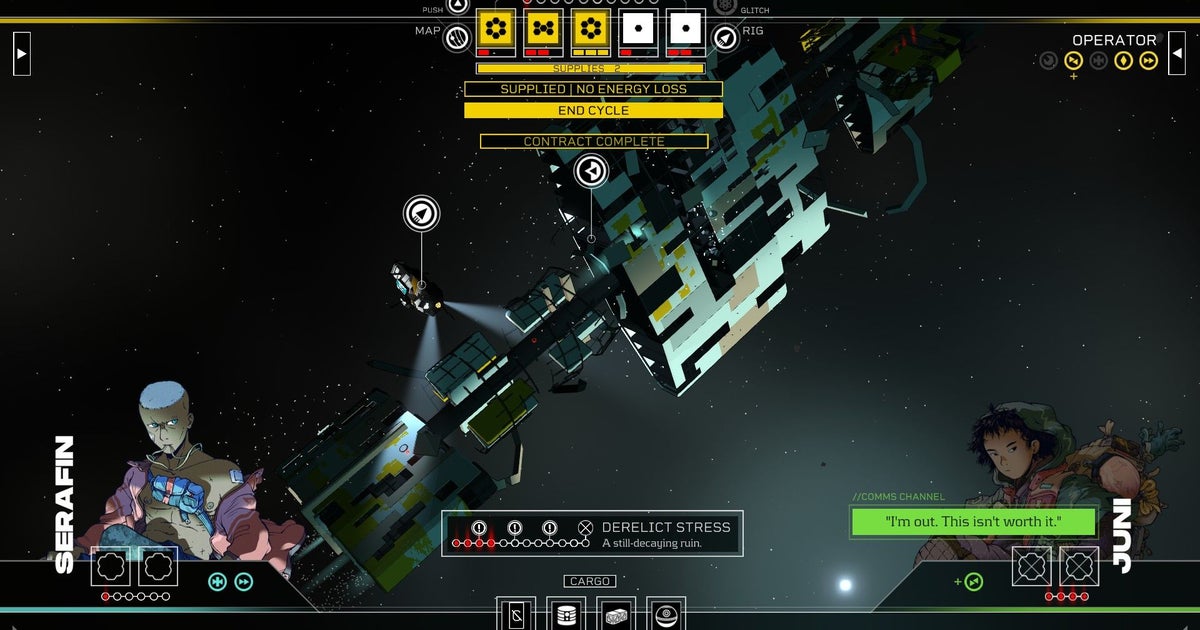Select the Operator diamond skill icon
The height and width of the screenshot is (630, 1200).
click(1124, 61)
